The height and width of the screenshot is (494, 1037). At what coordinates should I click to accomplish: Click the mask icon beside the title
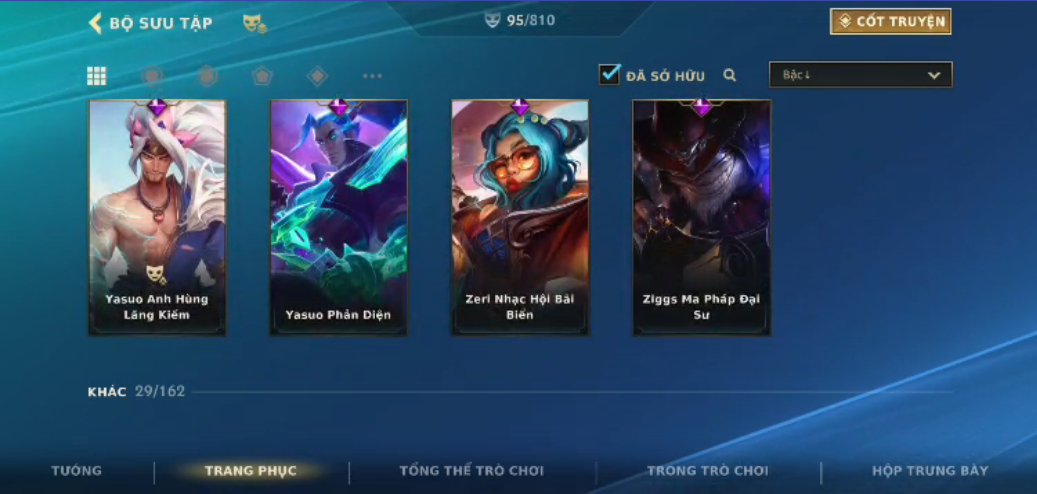point(254,23)
